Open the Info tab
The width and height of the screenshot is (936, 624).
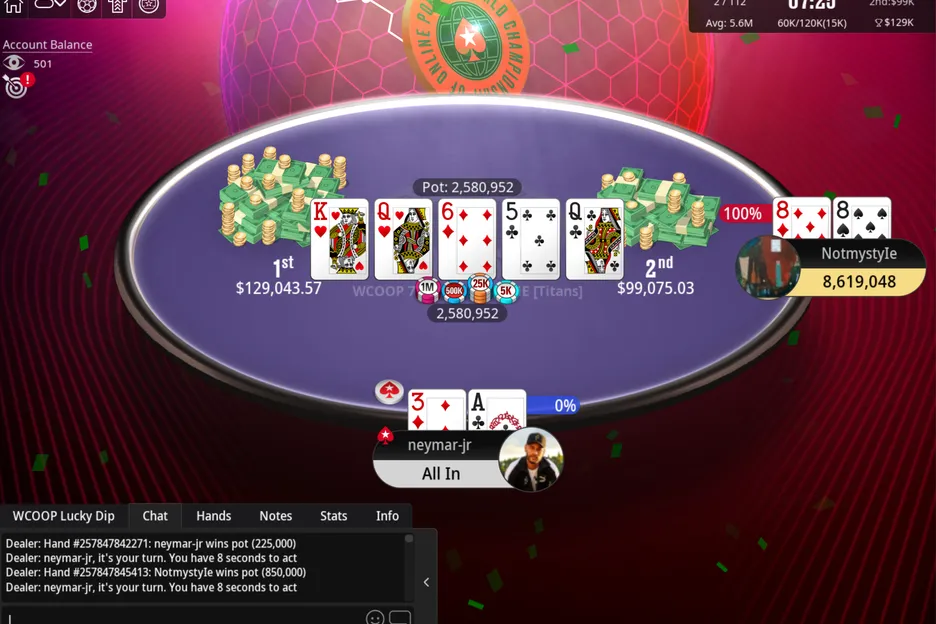click(x=387, y=516)
